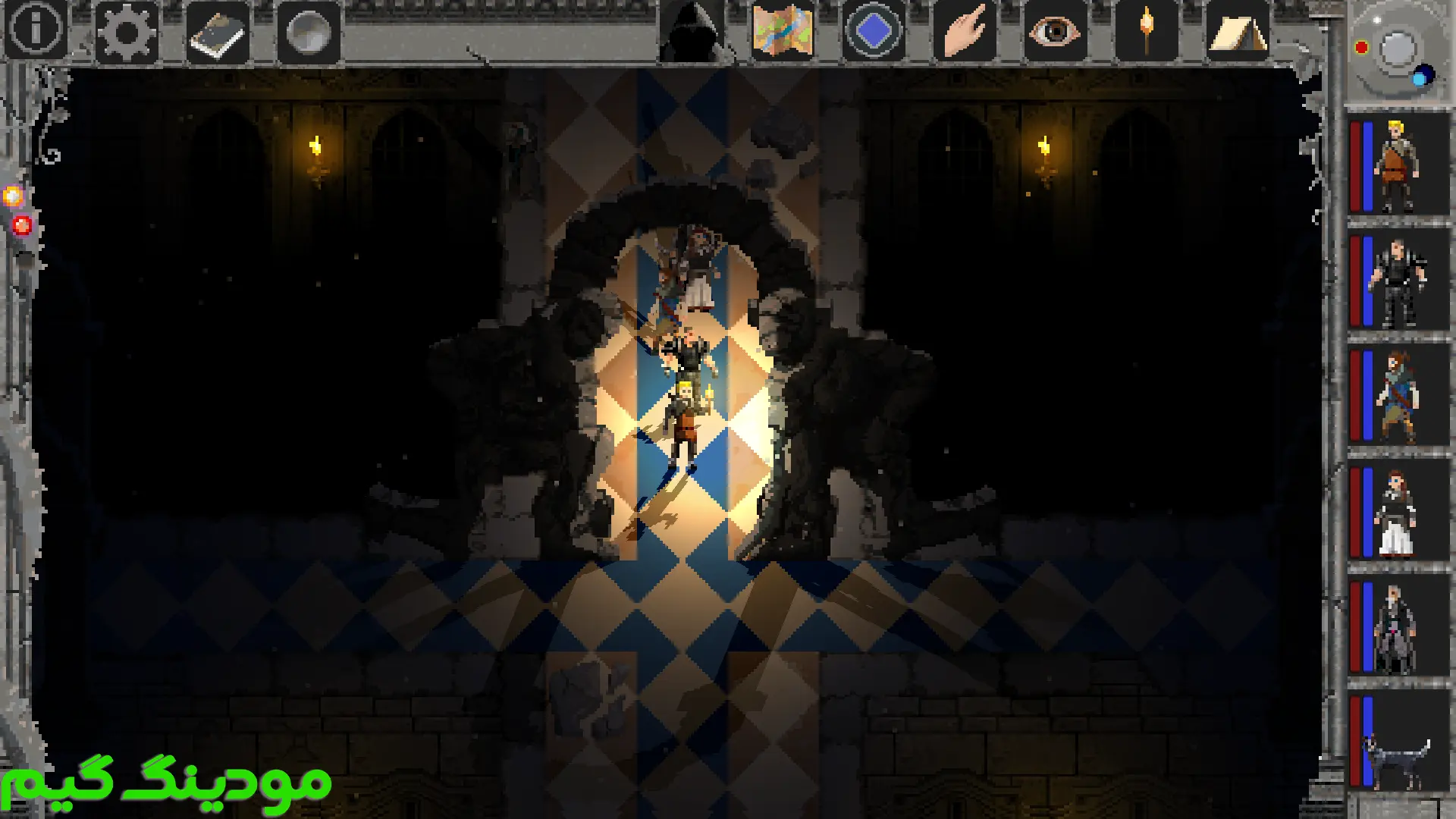Open the gear settings menu

click(127, 32)
